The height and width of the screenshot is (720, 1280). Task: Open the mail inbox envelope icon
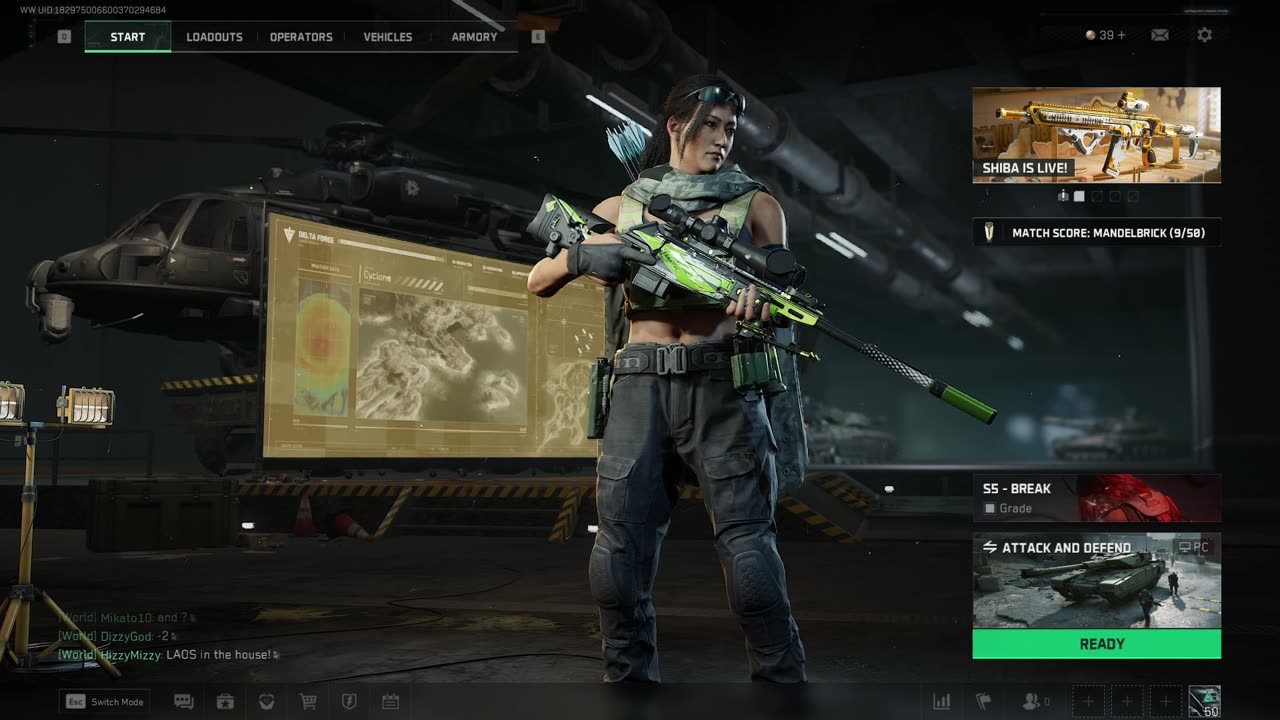[1160, 35]
